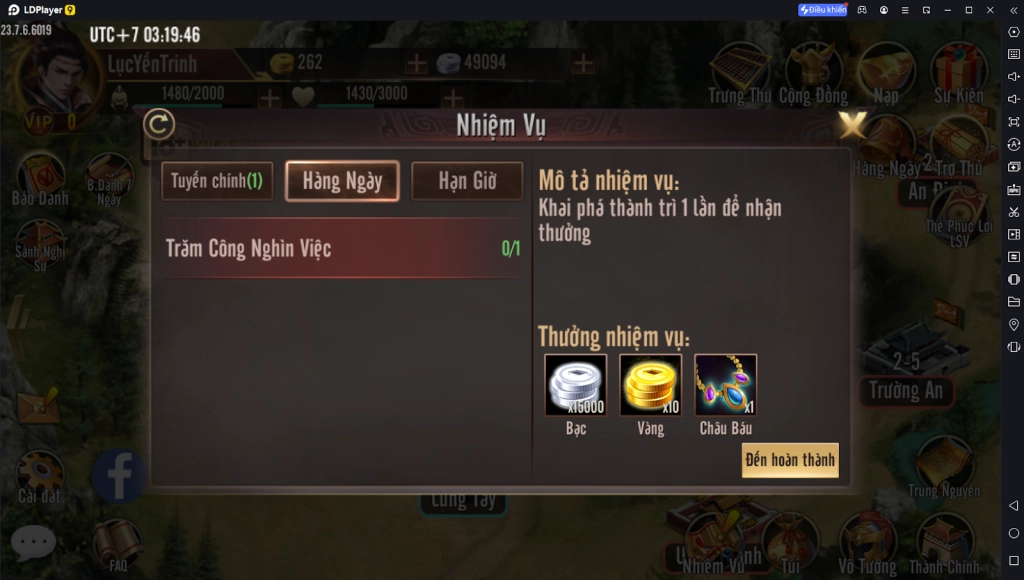
Task: Open the Facebook icon
Action: (x=118, y=476)
